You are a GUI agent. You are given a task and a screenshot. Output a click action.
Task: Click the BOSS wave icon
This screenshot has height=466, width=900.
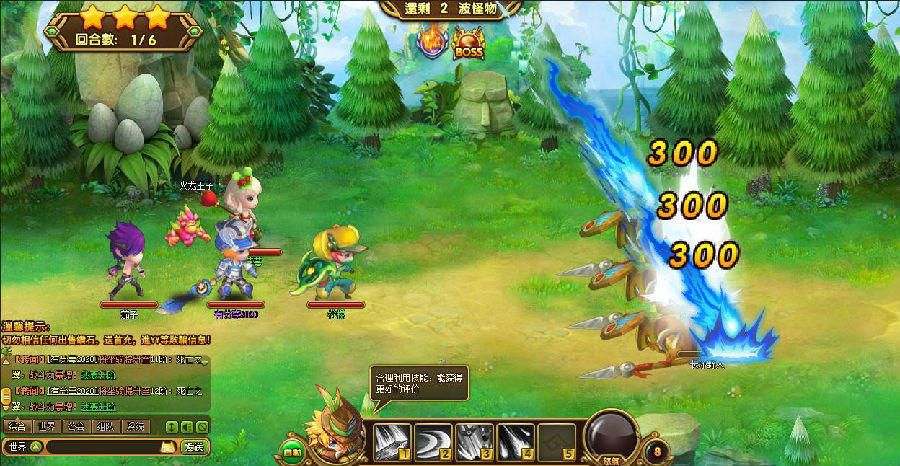pos(468,44)
